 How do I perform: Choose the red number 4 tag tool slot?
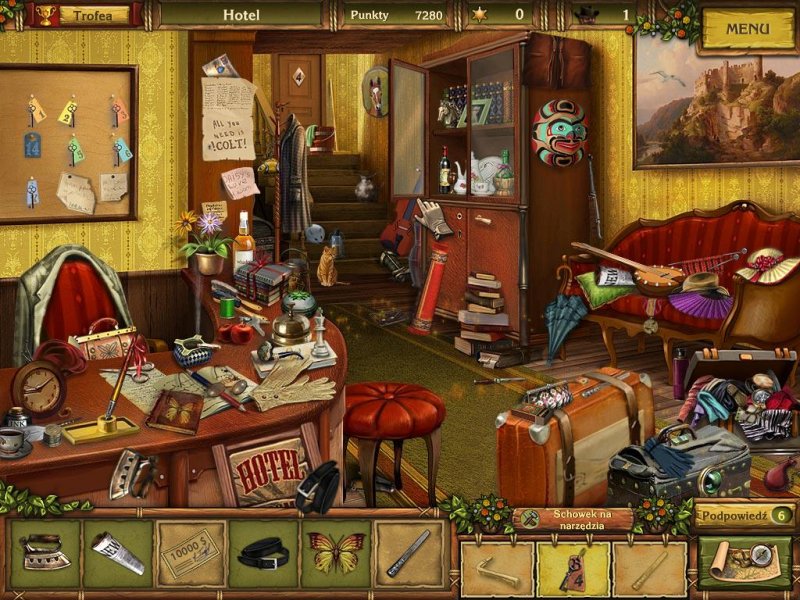click(573, 570)
